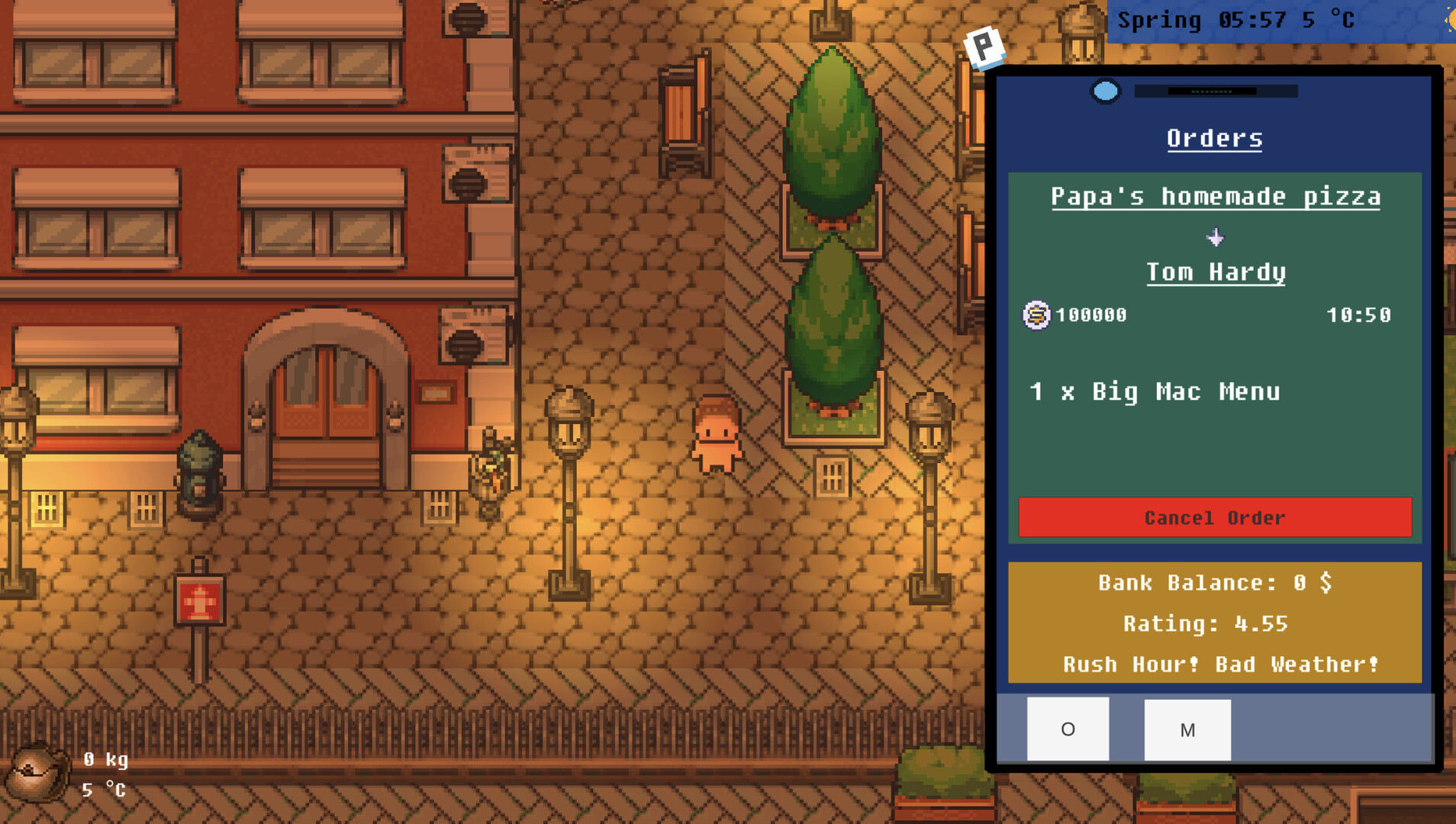The width and height of the screenshot is (1456, 824).
Task: Click the phone's blue camera dot
Action: tap(1105, 91)
